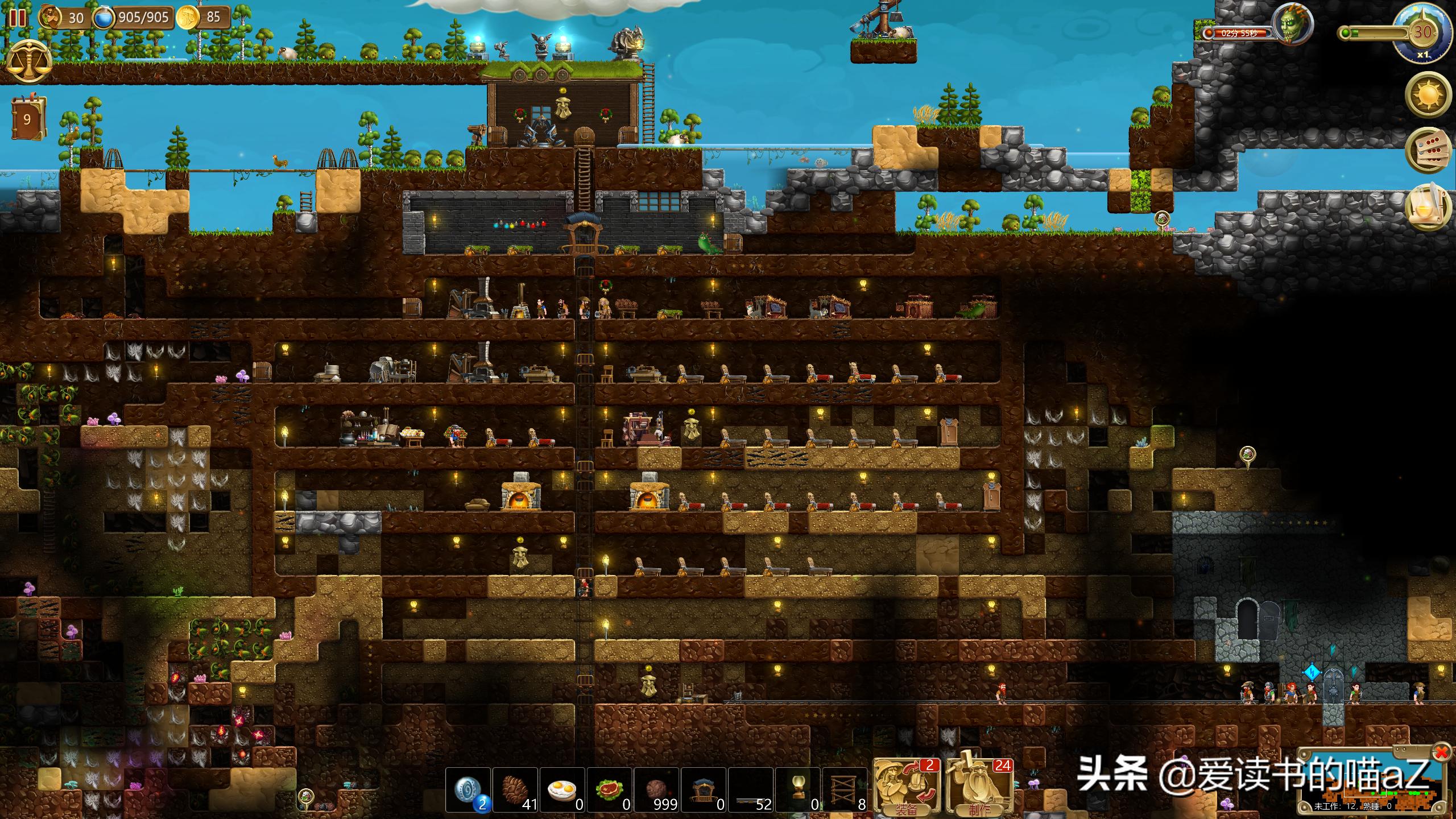Select the pine cone hotbar slot

click(515, 791)
